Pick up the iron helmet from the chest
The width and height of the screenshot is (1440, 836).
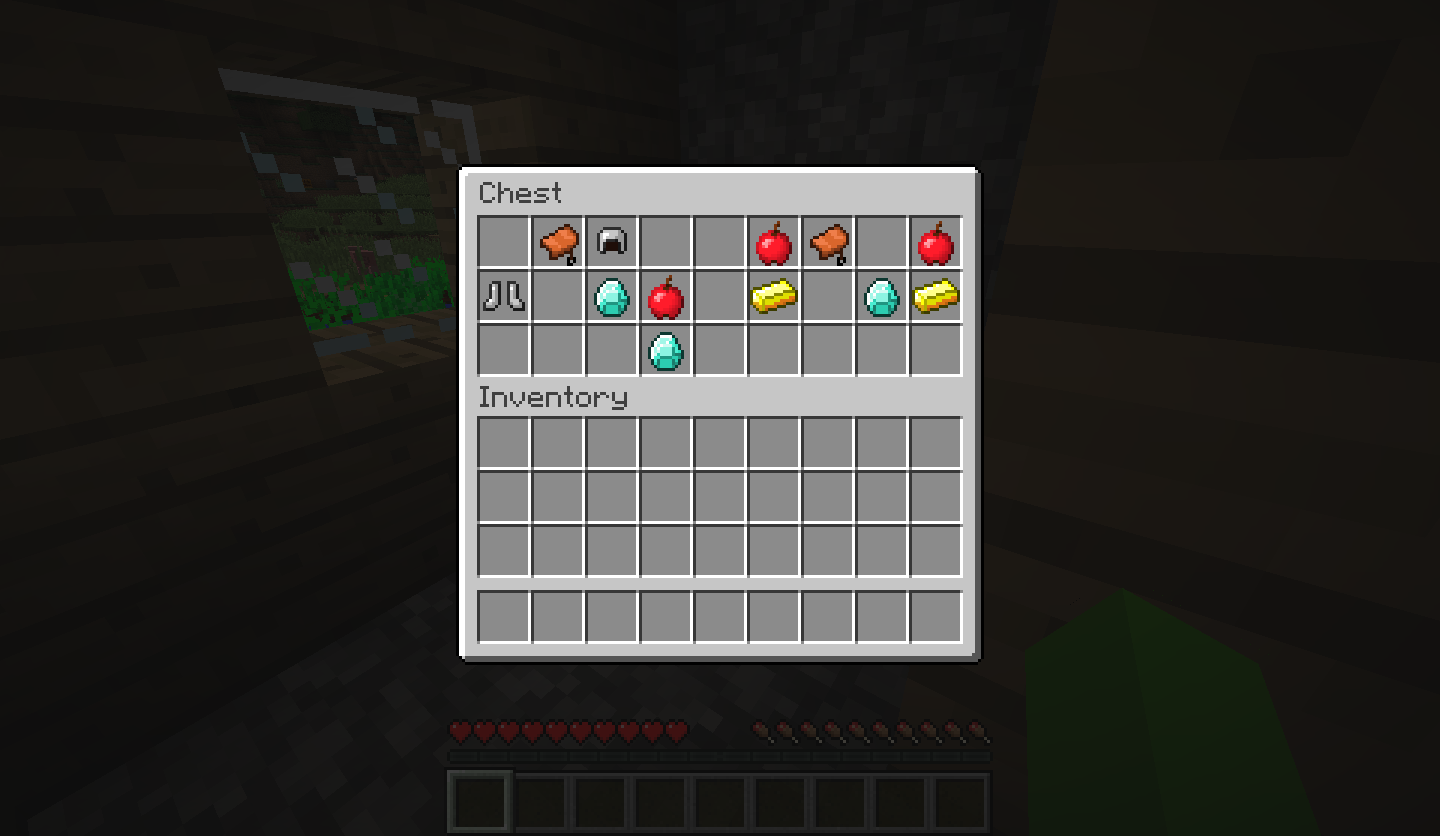pos(612,240)
